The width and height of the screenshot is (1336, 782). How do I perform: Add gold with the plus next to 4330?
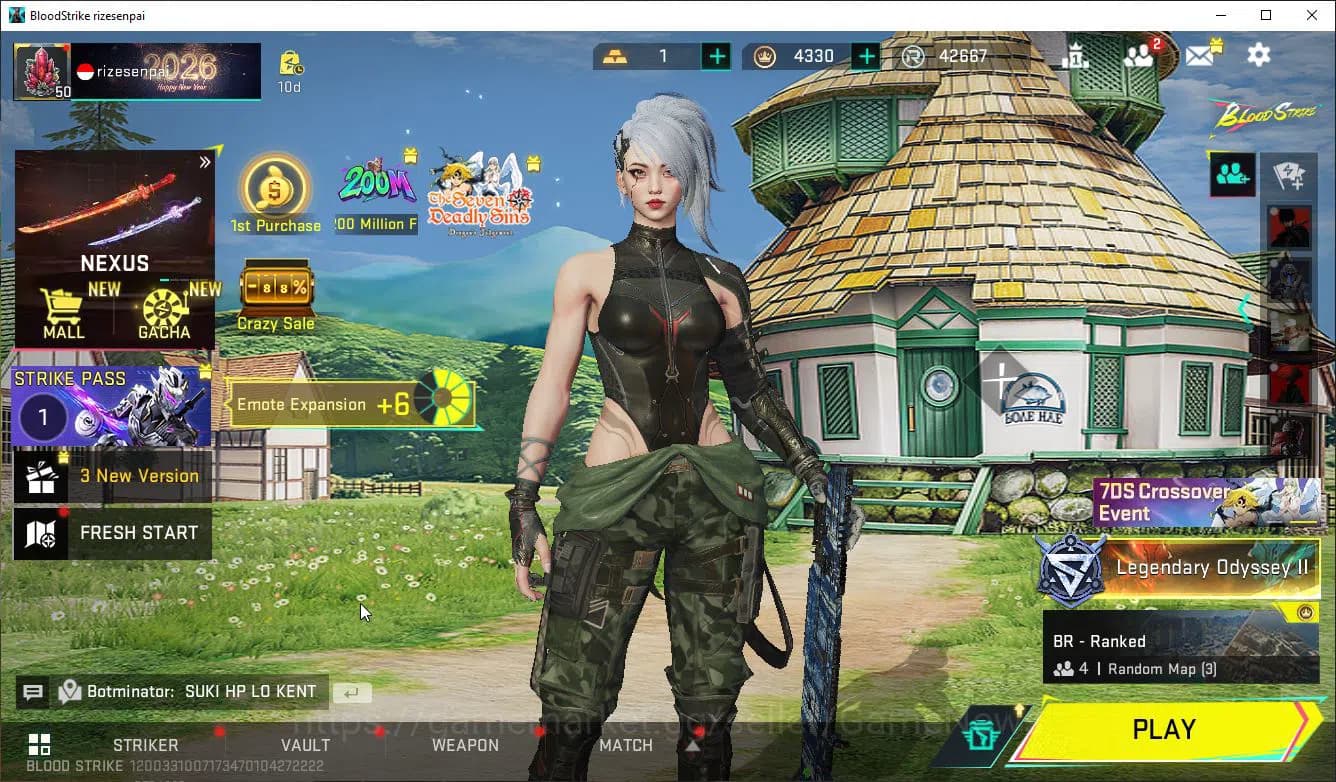click(x=864, y=56)
